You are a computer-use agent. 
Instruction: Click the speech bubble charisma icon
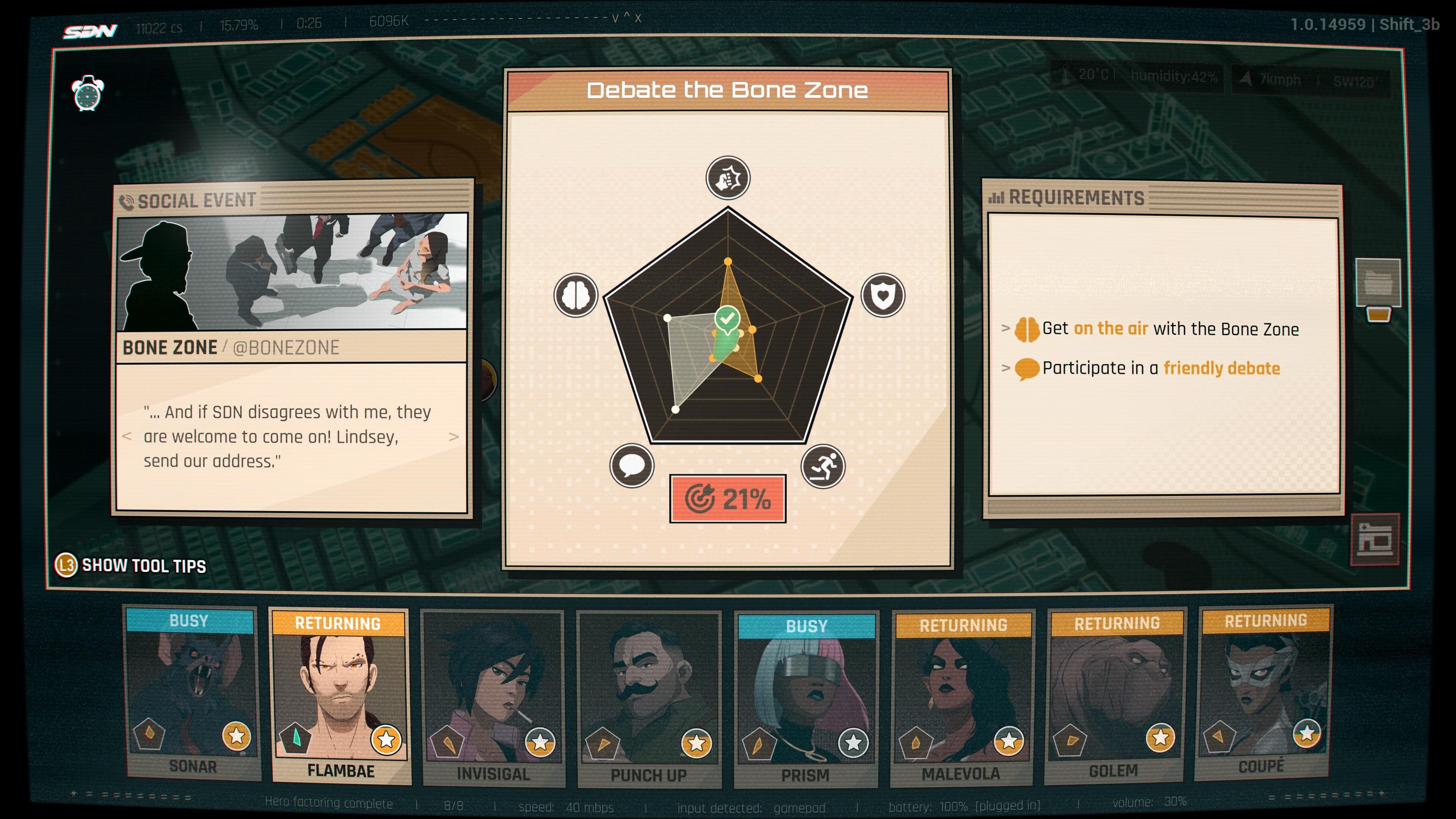[632, 466]
